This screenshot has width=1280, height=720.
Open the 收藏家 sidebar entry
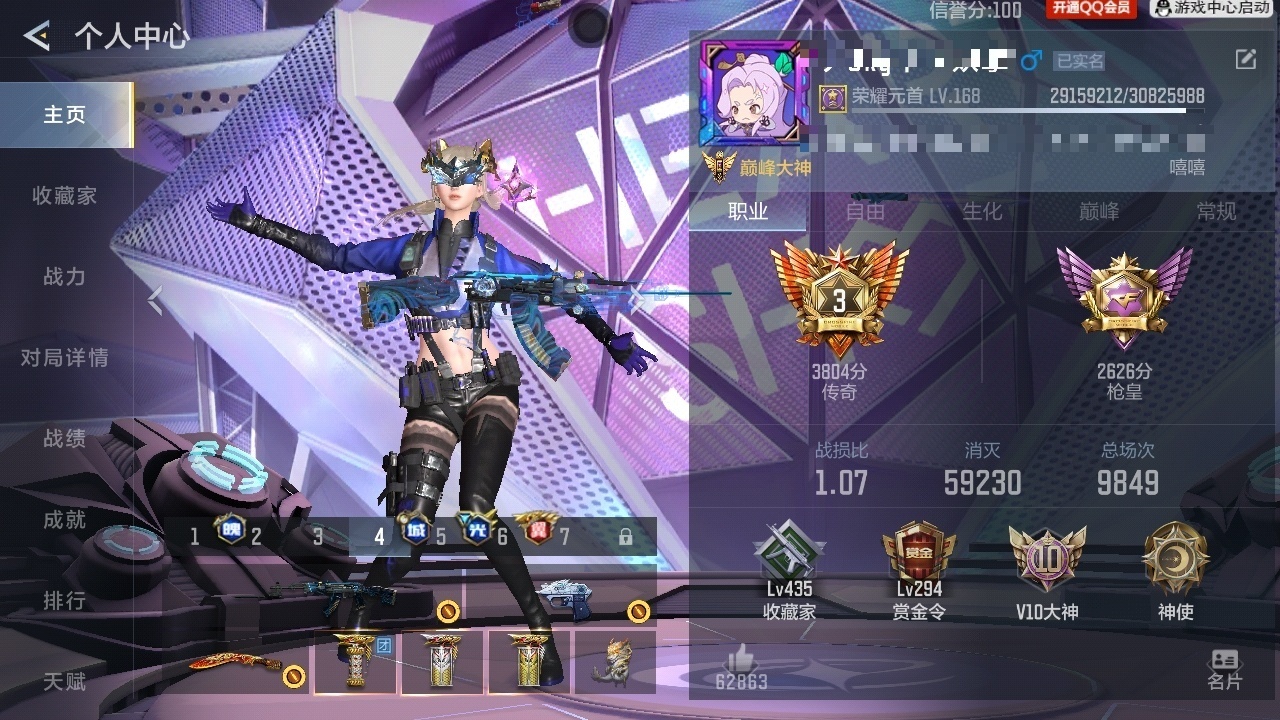tap(65, 196)
